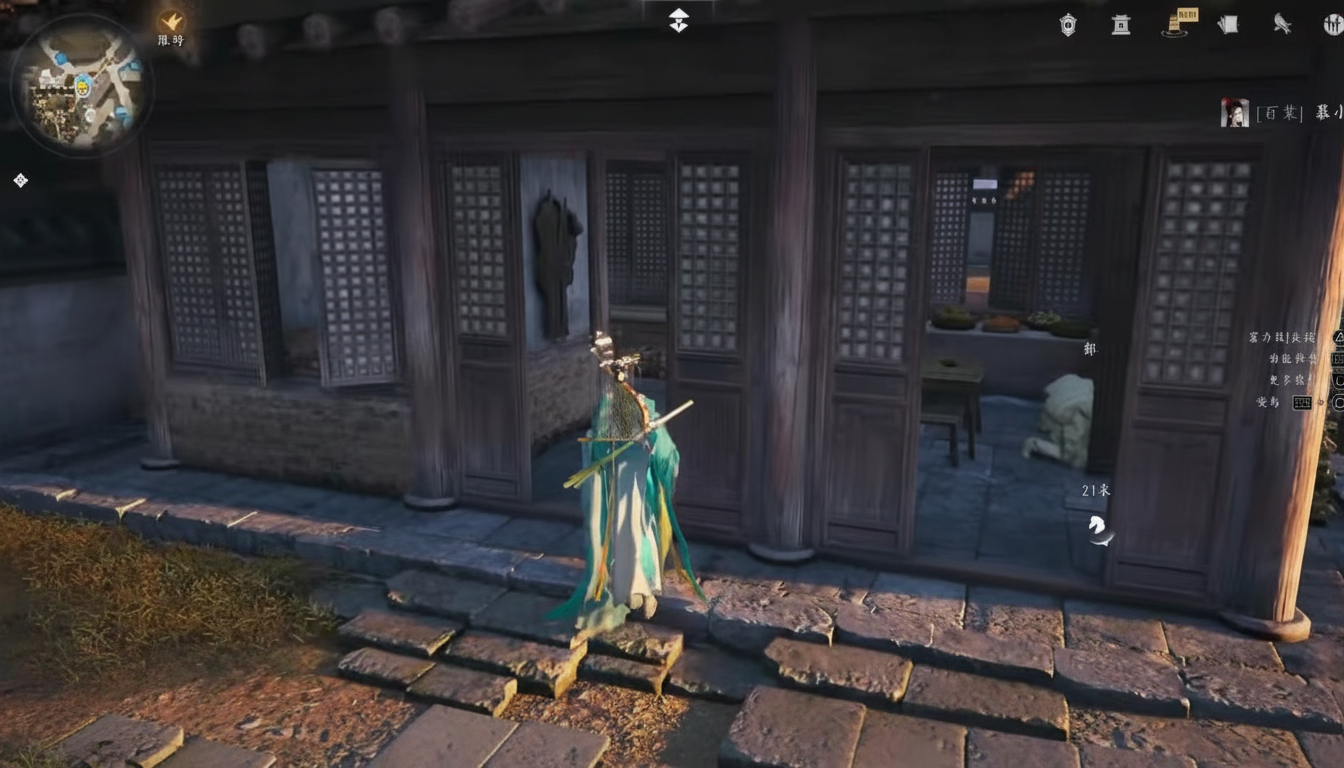Click the 邮 objective marker above the doorway

click(1089, 350)
